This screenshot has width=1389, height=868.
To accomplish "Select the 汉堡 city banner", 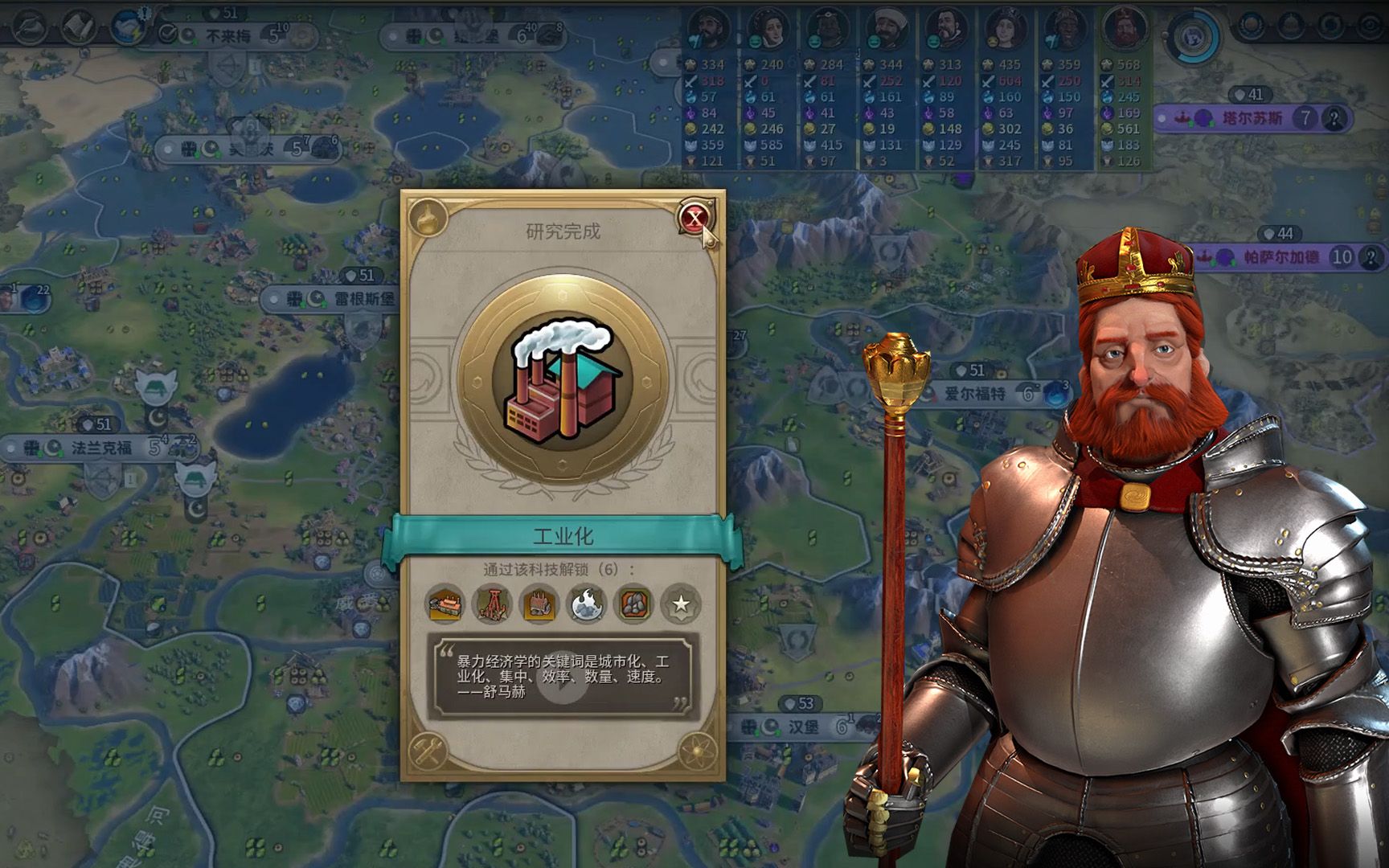I will click(x=802, y=727).
